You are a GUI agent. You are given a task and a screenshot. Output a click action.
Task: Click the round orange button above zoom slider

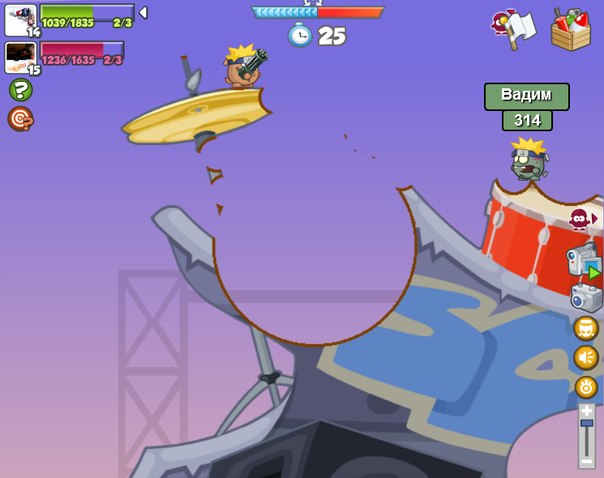(586, 387)
